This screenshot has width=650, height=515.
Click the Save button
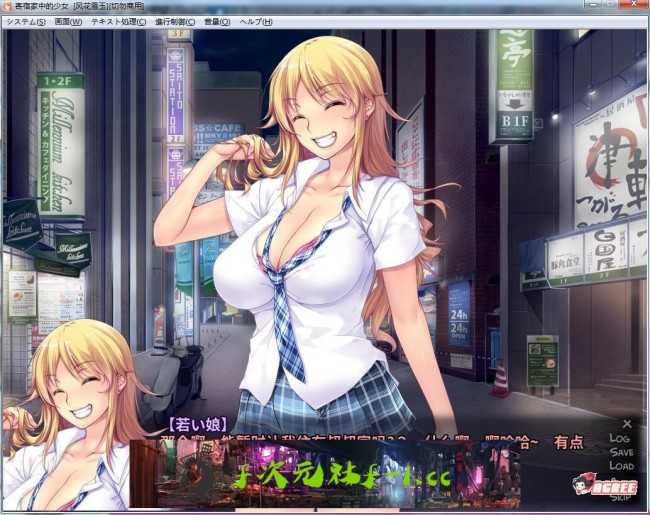(621, 452)
